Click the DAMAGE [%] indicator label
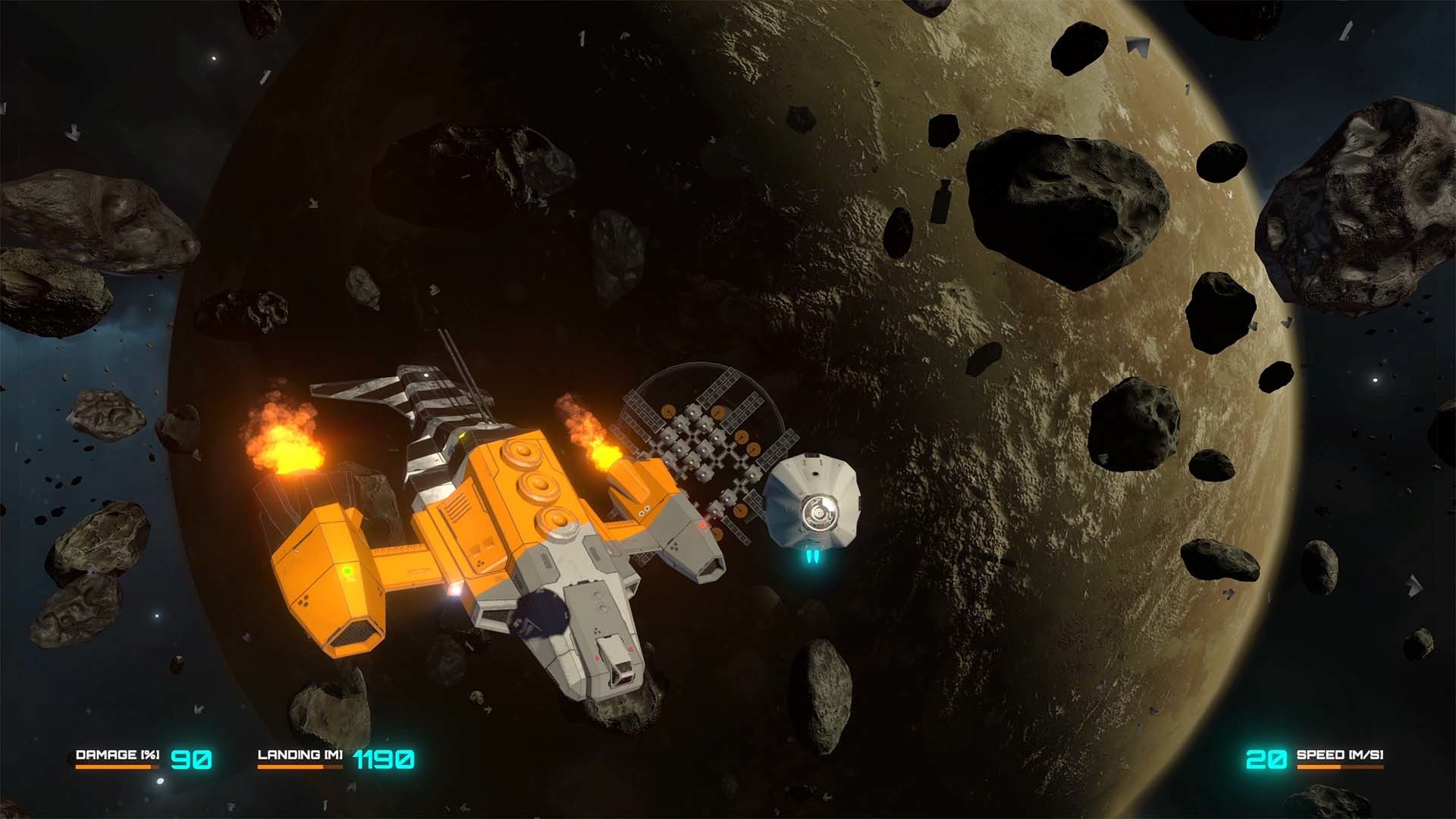 pyautogui.click(x=118, y=754)
